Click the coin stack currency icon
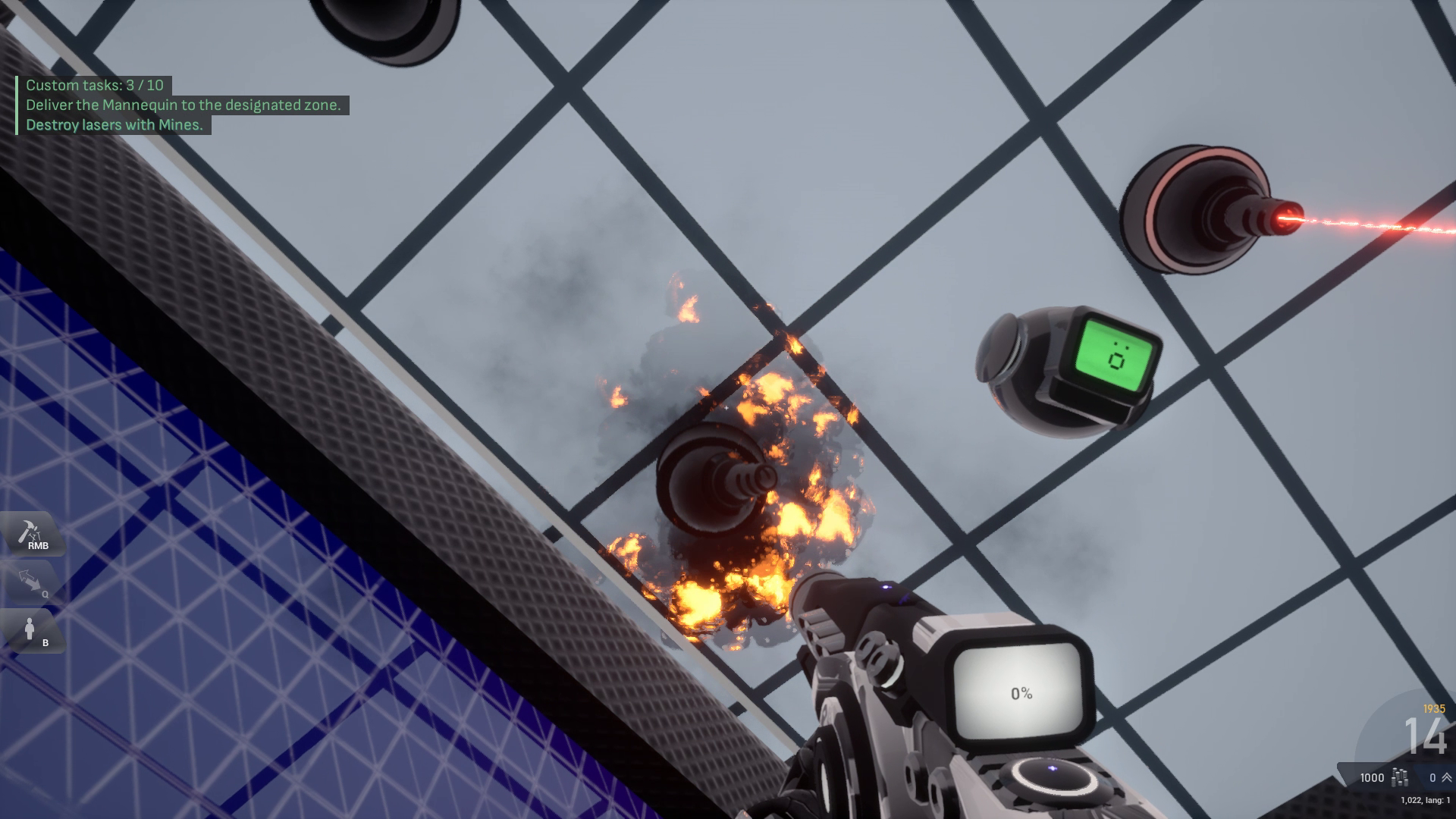Screen dimensions: 1456x819 coord(1399,779)
